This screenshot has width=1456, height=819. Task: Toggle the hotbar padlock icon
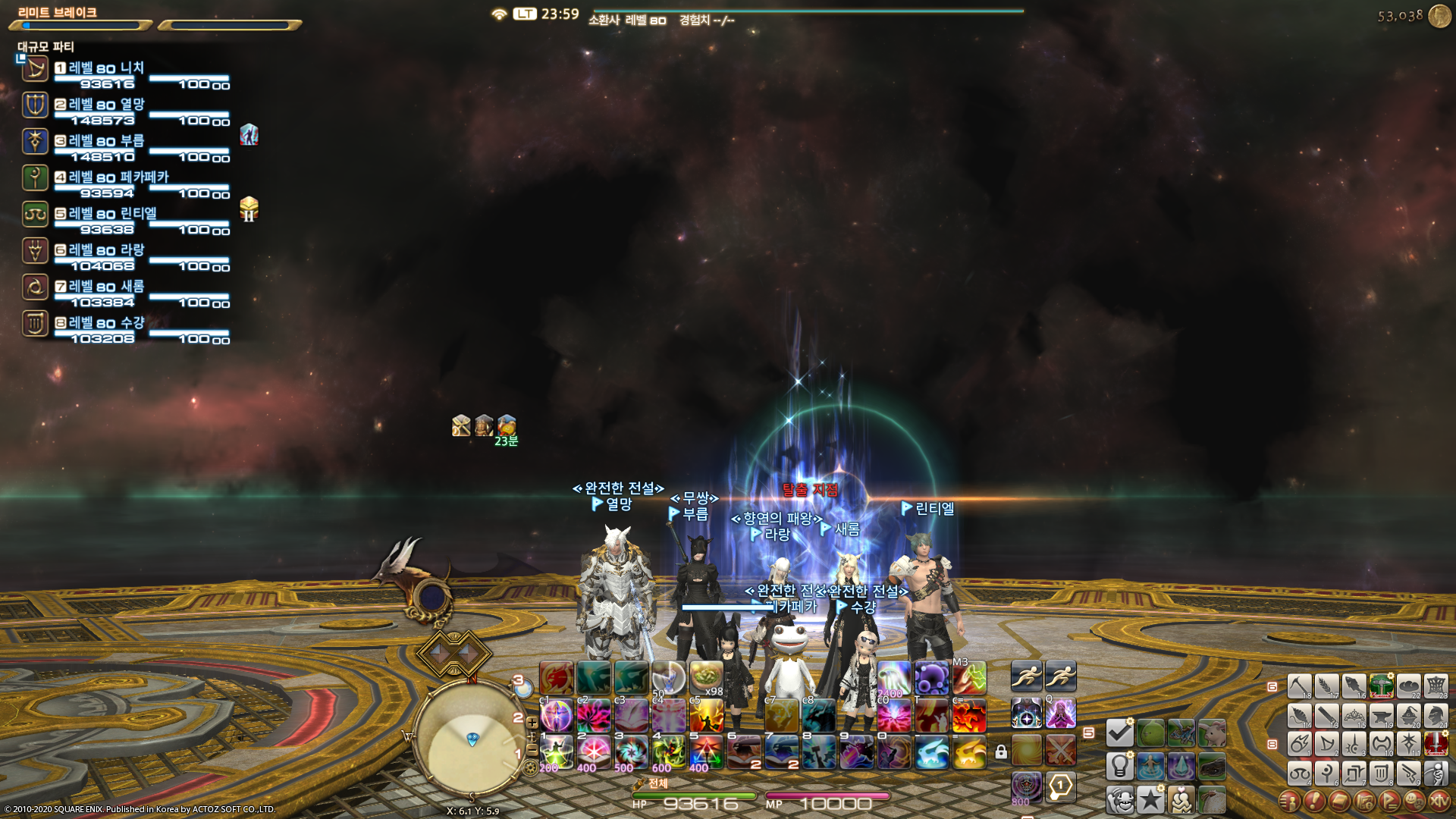point(1001,752)
